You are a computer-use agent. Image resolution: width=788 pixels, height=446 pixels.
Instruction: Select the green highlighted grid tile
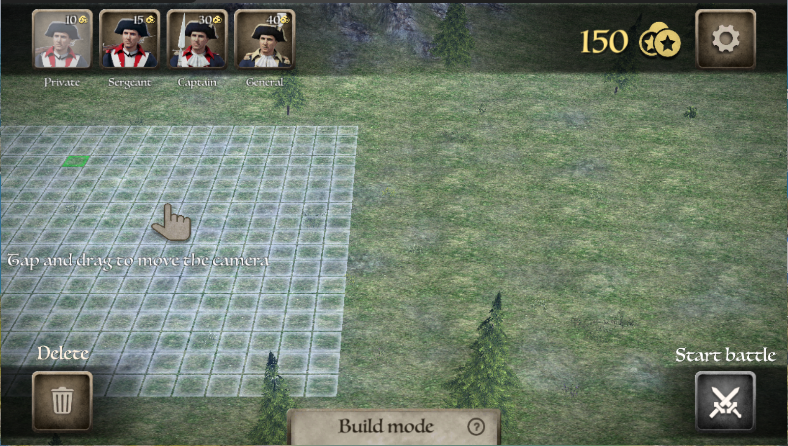click(76, 160)
